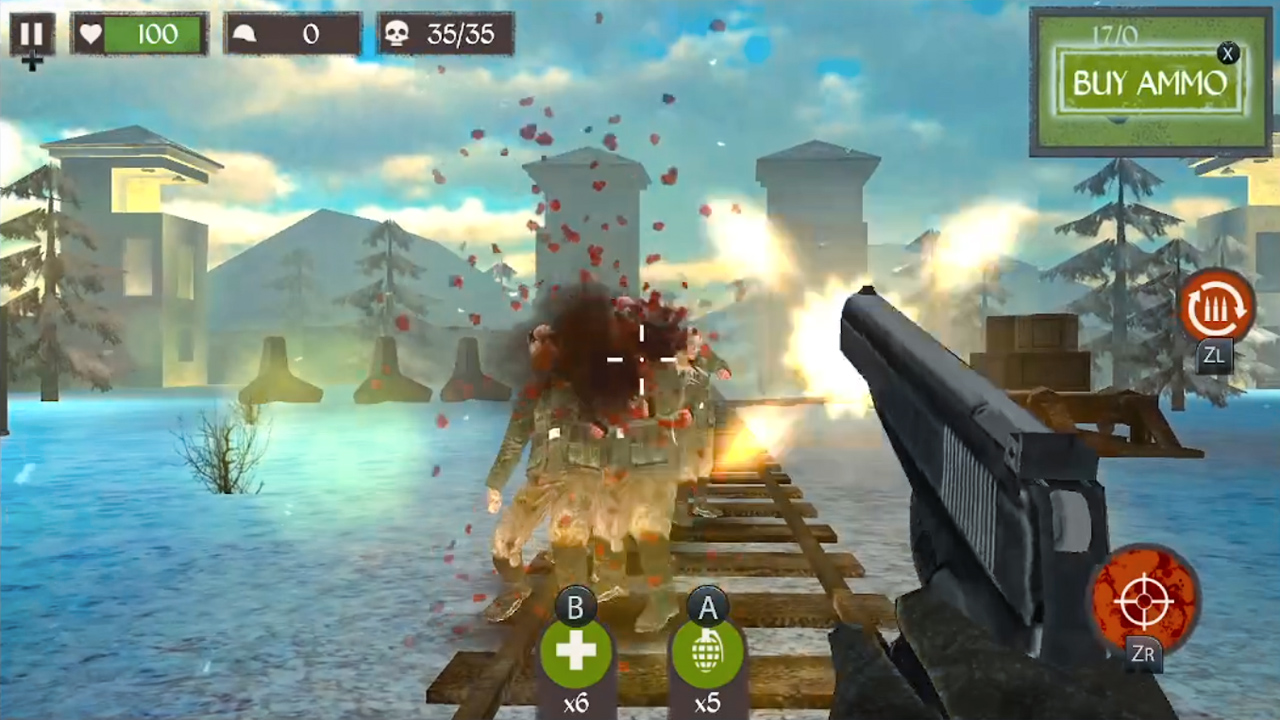1280x720 pixels.
Task: Click the pause icon at top left
Action: pos(30,33)
